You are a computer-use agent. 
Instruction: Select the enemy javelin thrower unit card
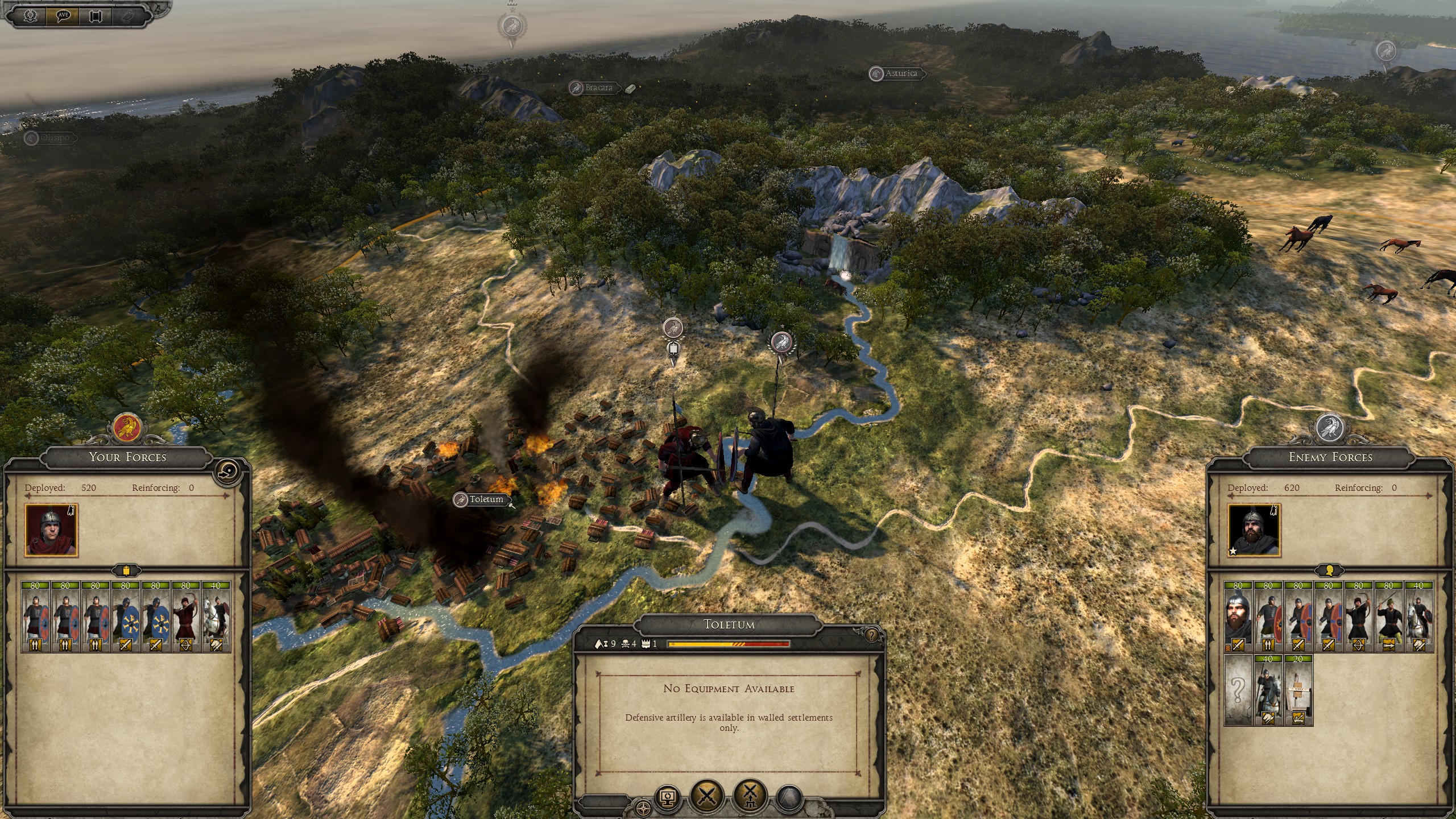[1389, 617]
